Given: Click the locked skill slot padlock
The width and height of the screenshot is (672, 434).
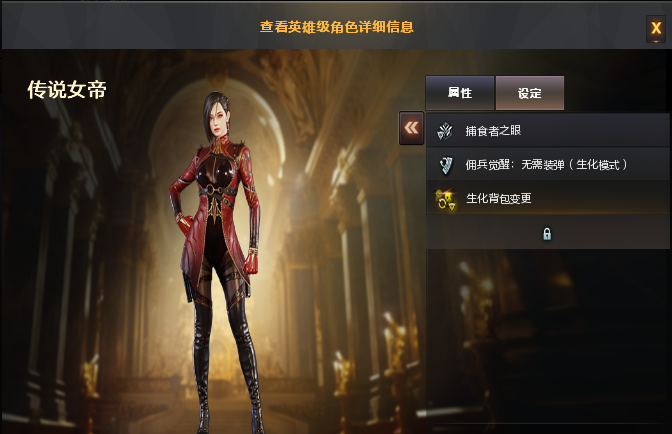Looking at the screenshot, I should 547,233.
